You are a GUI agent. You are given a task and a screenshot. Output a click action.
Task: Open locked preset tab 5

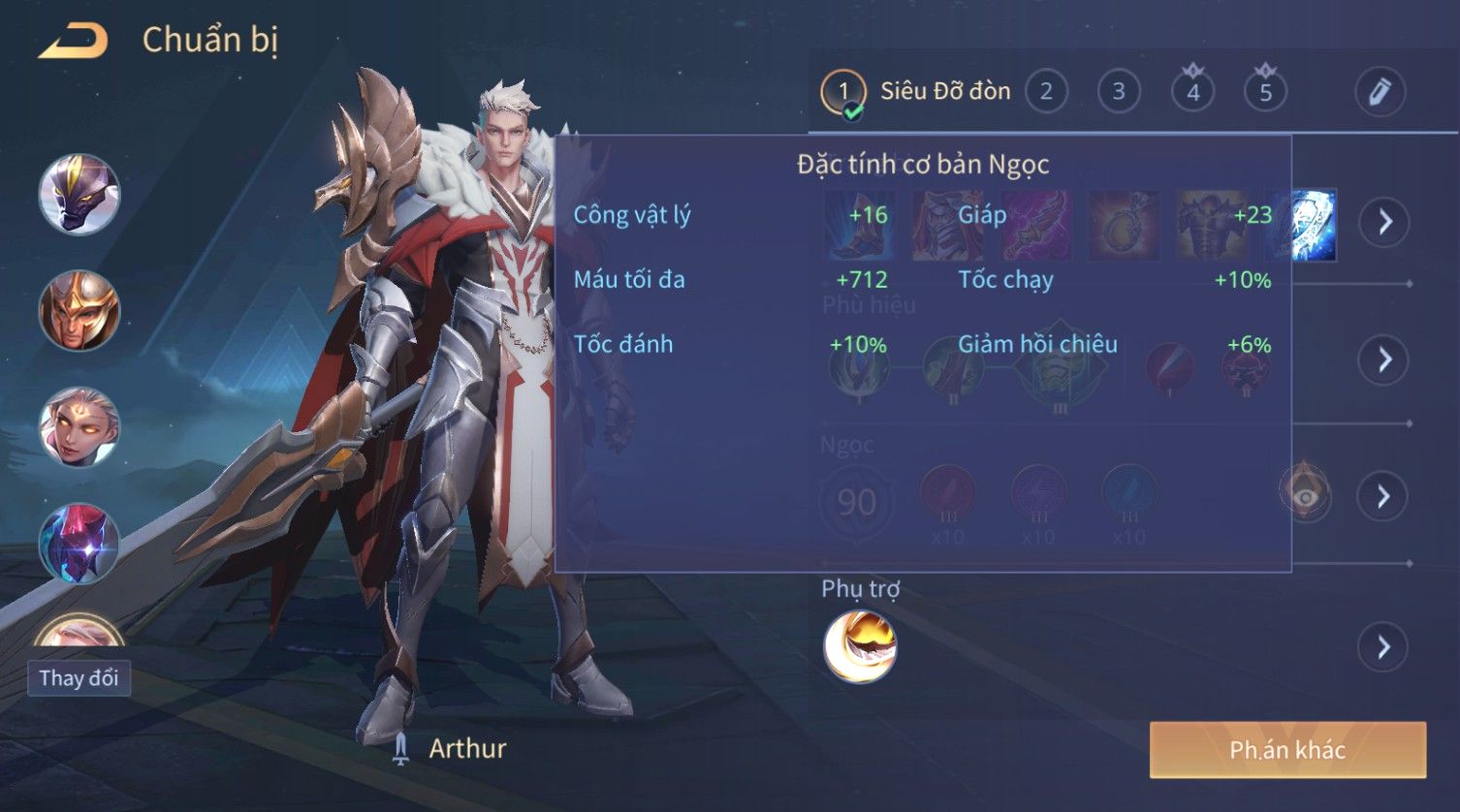click(x=1265, y=92)
